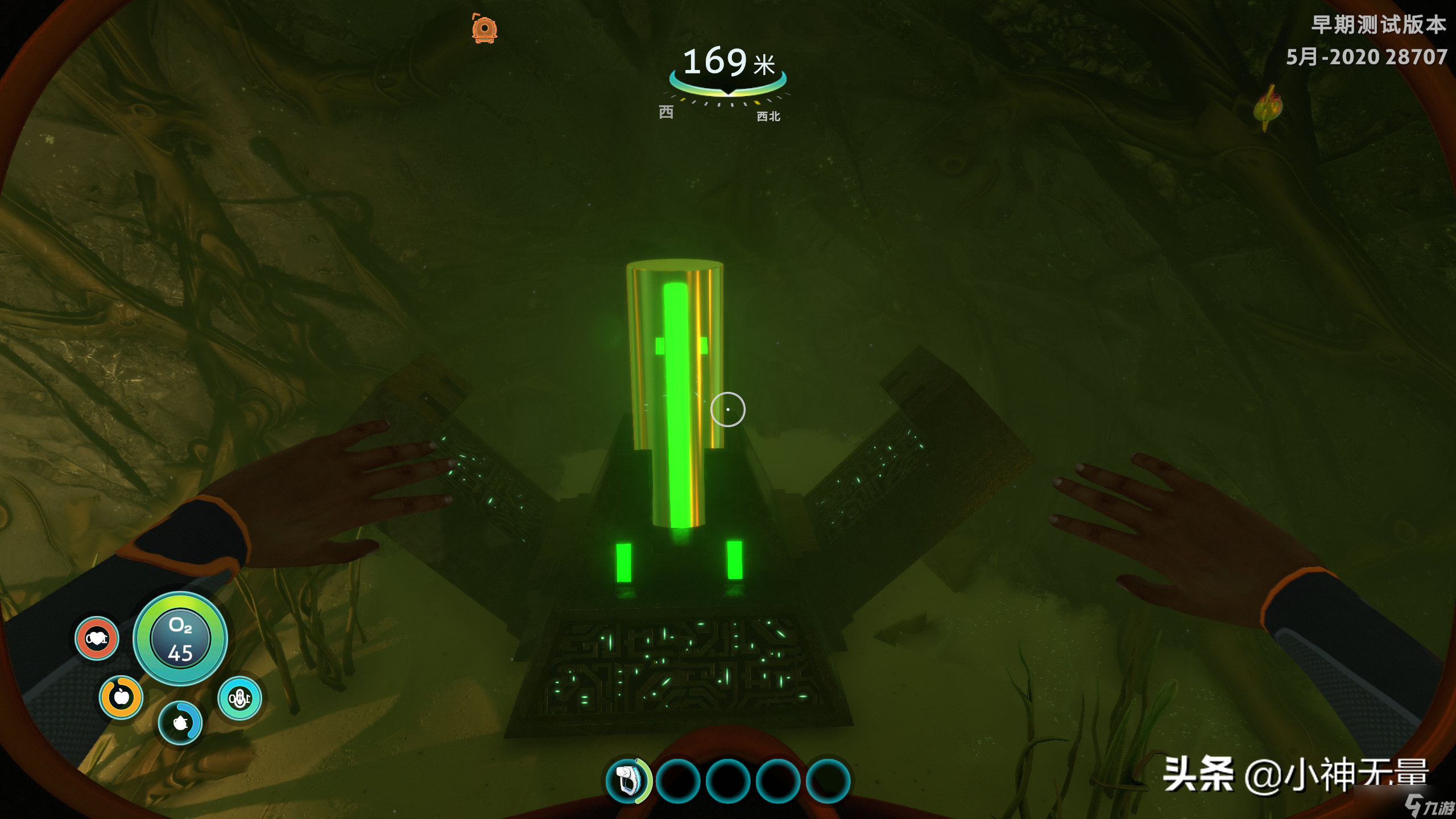Select the scanner tool hotbar slot
The height and width of the screenshot is (819, 1456).
[627, 781]
